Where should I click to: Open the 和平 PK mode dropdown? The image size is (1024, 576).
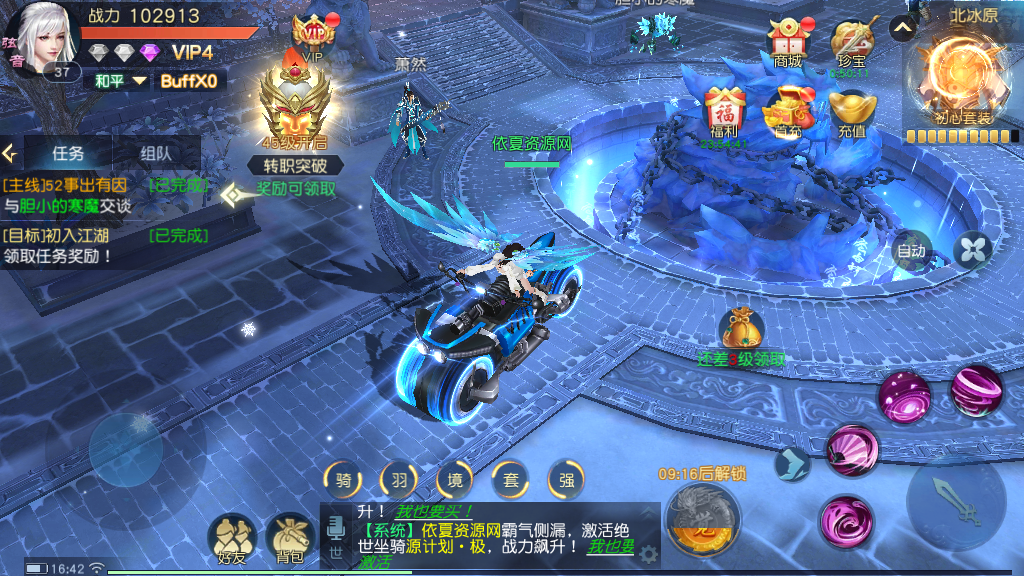pyautogui.click(x=119, y=81)
